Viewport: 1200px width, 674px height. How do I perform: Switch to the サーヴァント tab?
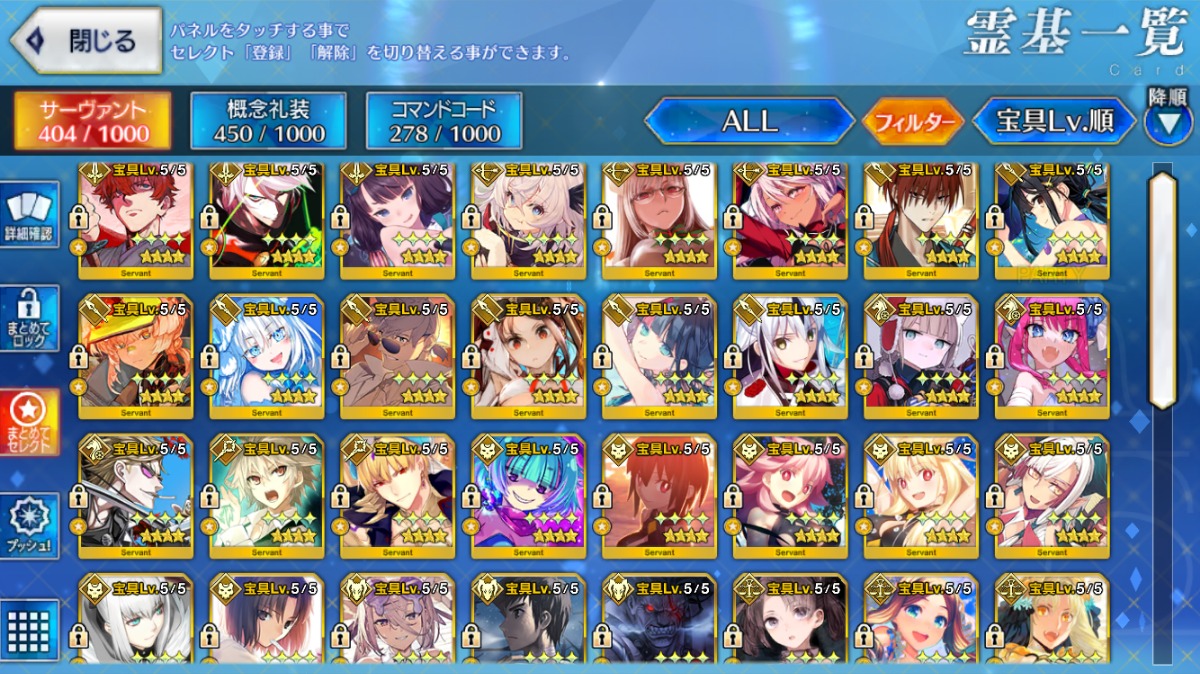coord(92,122)
